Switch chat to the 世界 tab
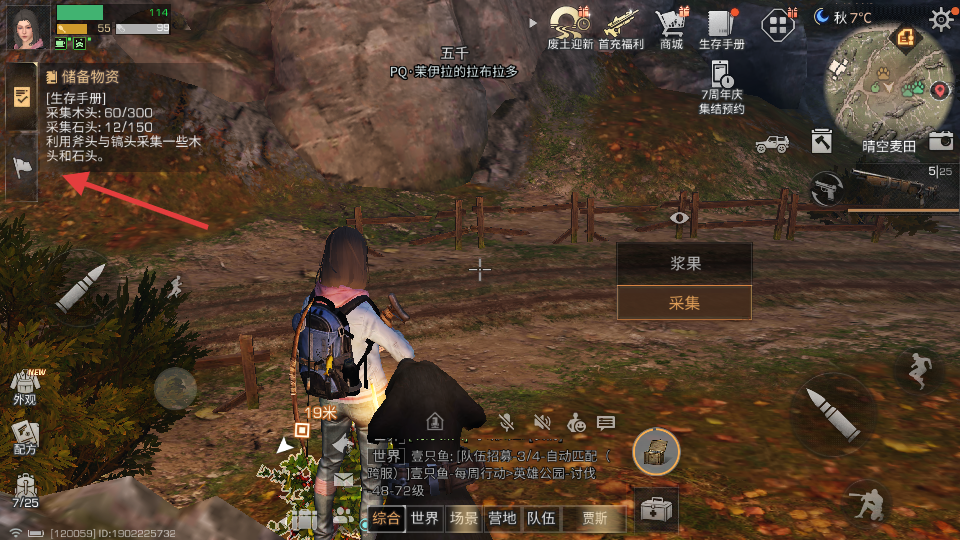Image resolution: width=960 pixels, height=540 pixels. coord(425,518)
